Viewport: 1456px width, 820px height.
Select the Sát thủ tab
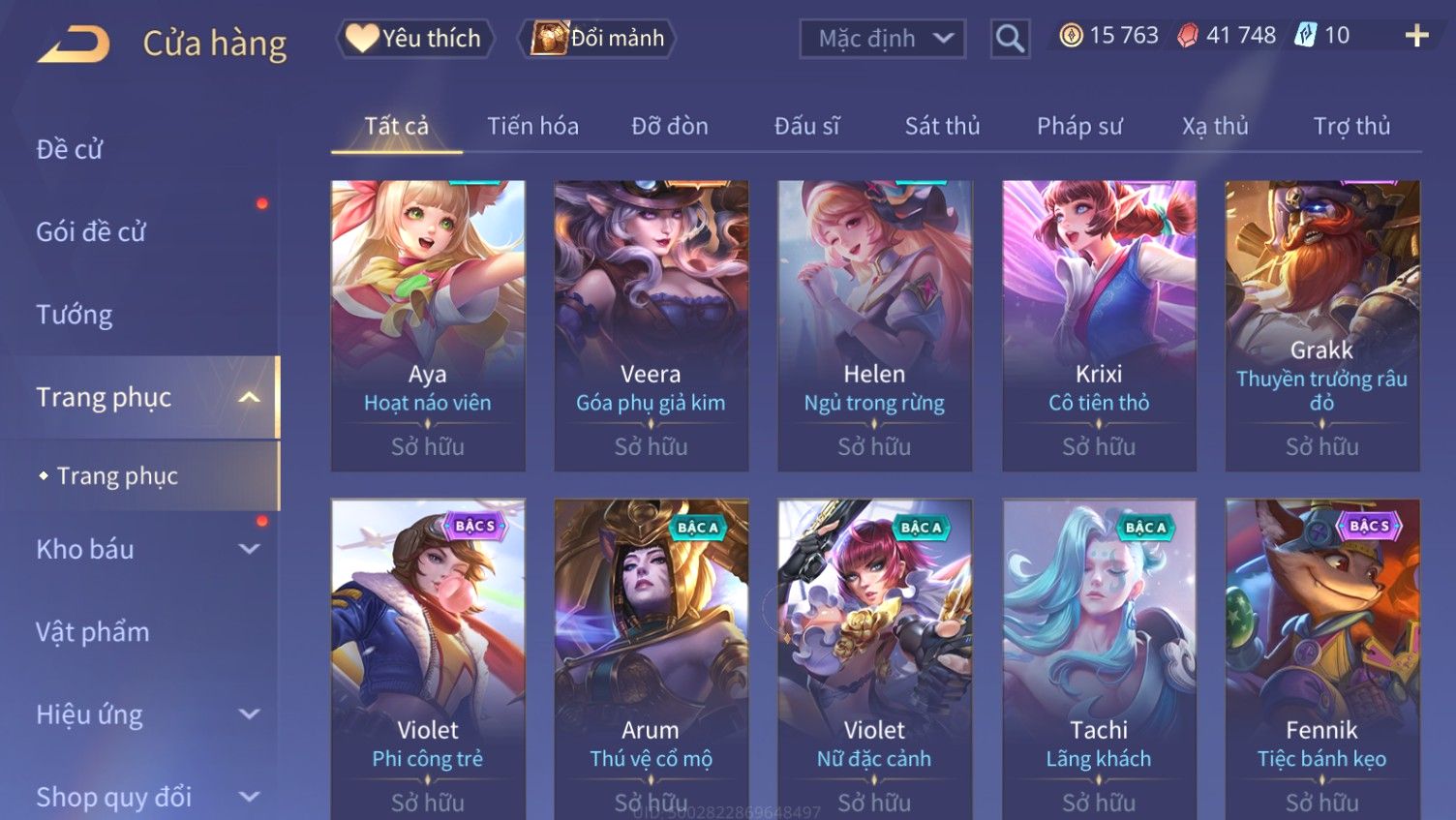coord(942,126)
